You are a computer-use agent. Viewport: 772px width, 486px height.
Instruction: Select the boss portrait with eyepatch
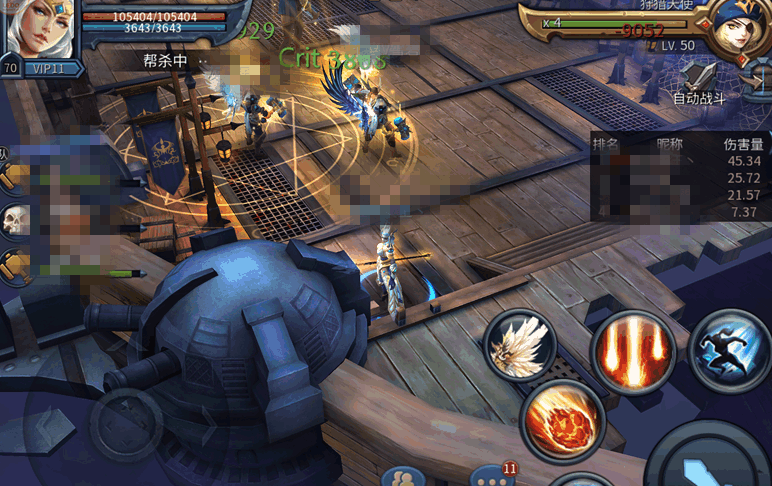point(736,30)
